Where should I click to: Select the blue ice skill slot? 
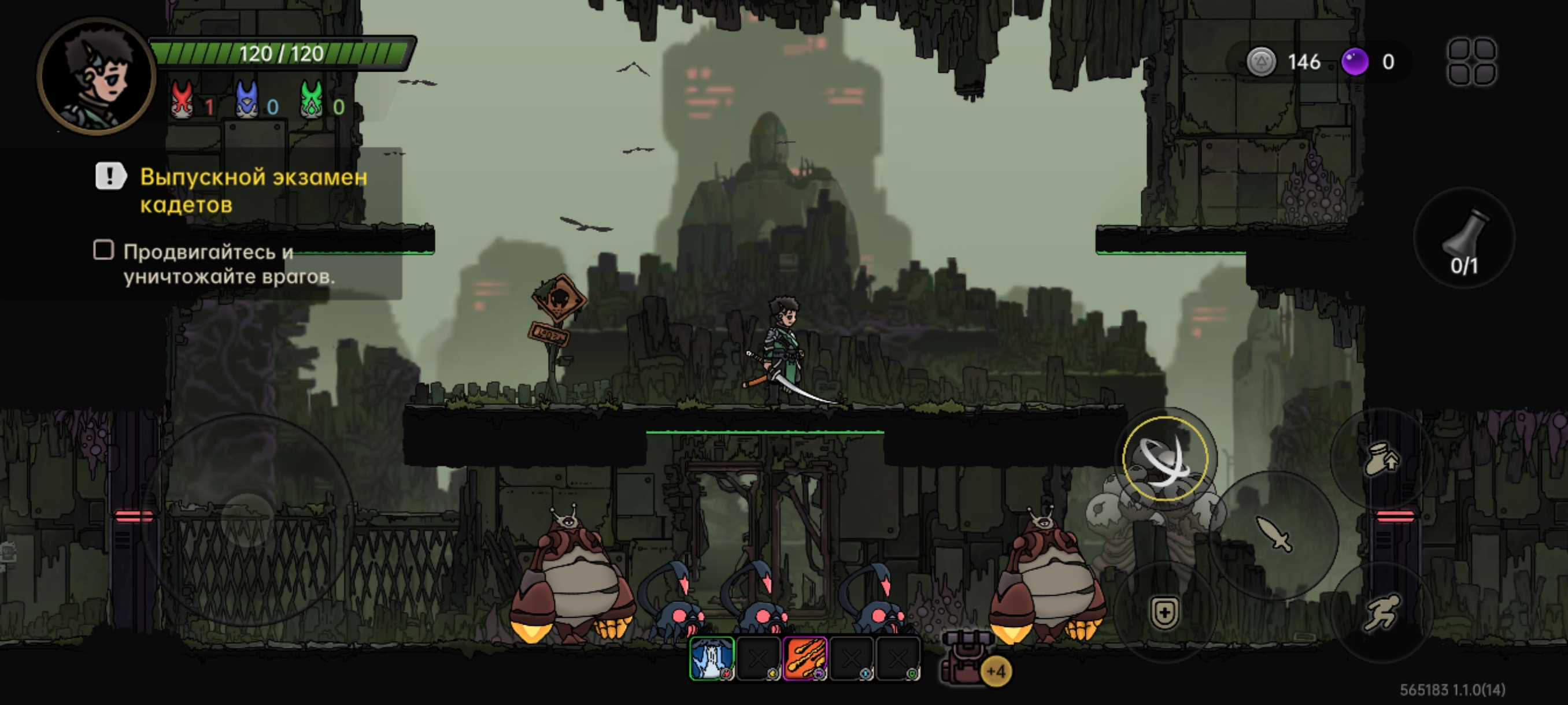pos(711,658)
